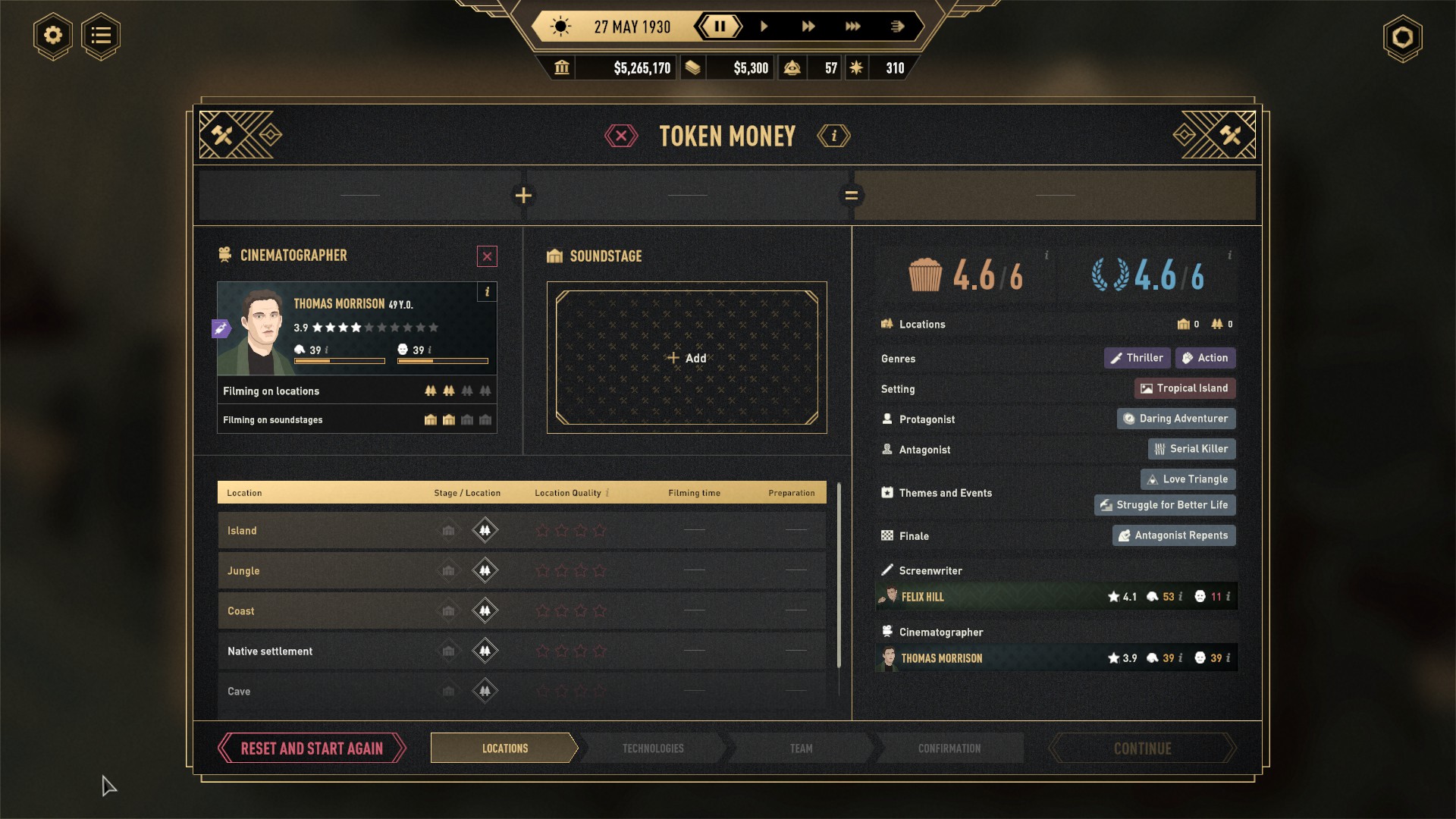Switch to the Team step
This screenshot has height=819, width=1456.
[801, 748]
